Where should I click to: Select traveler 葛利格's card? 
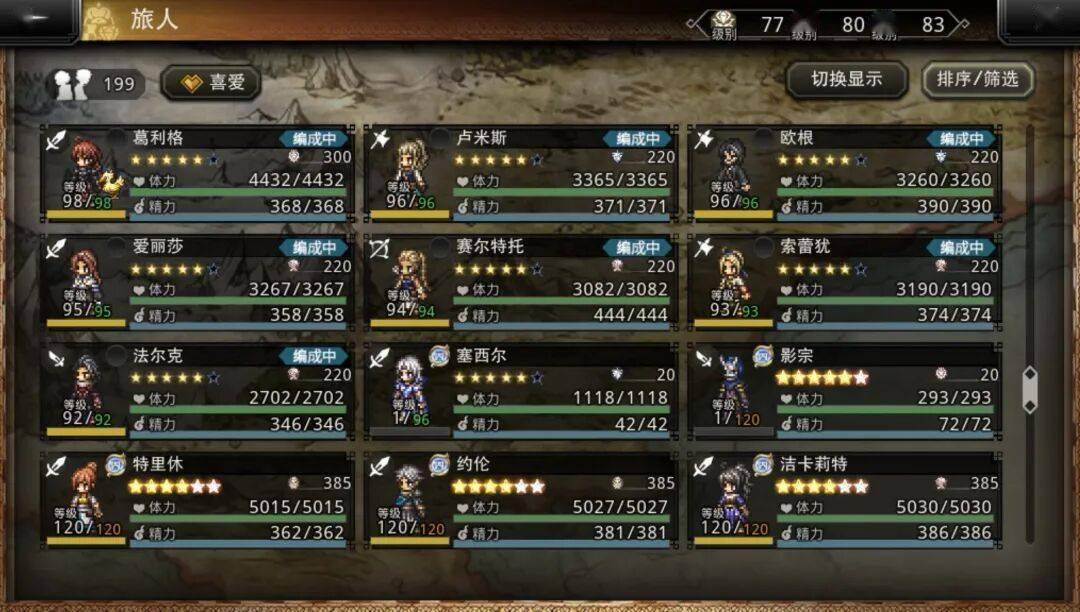coord(196,173)
